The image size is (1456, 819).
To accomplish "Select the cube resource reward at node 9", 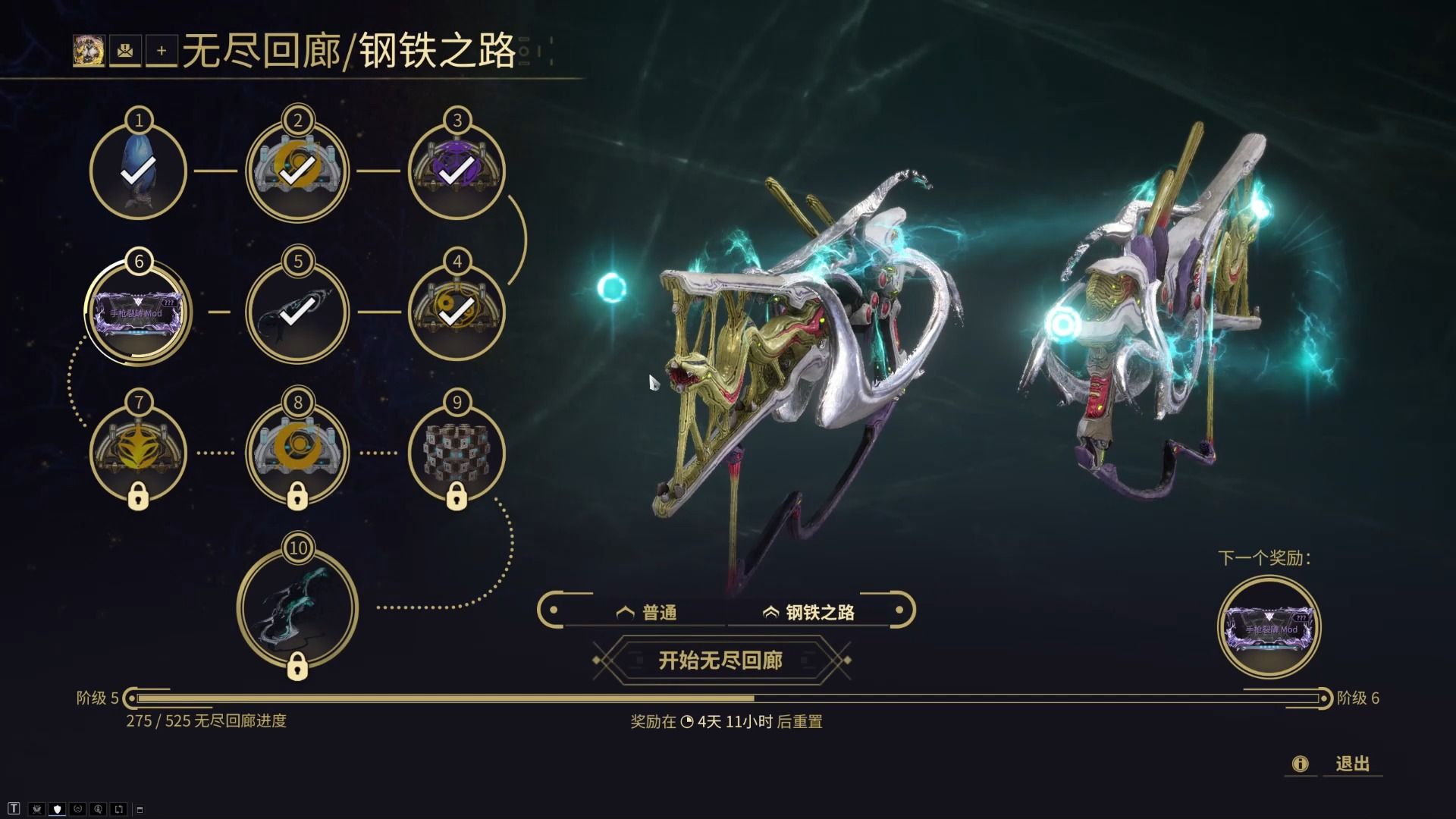I will (x=456, y=451).
